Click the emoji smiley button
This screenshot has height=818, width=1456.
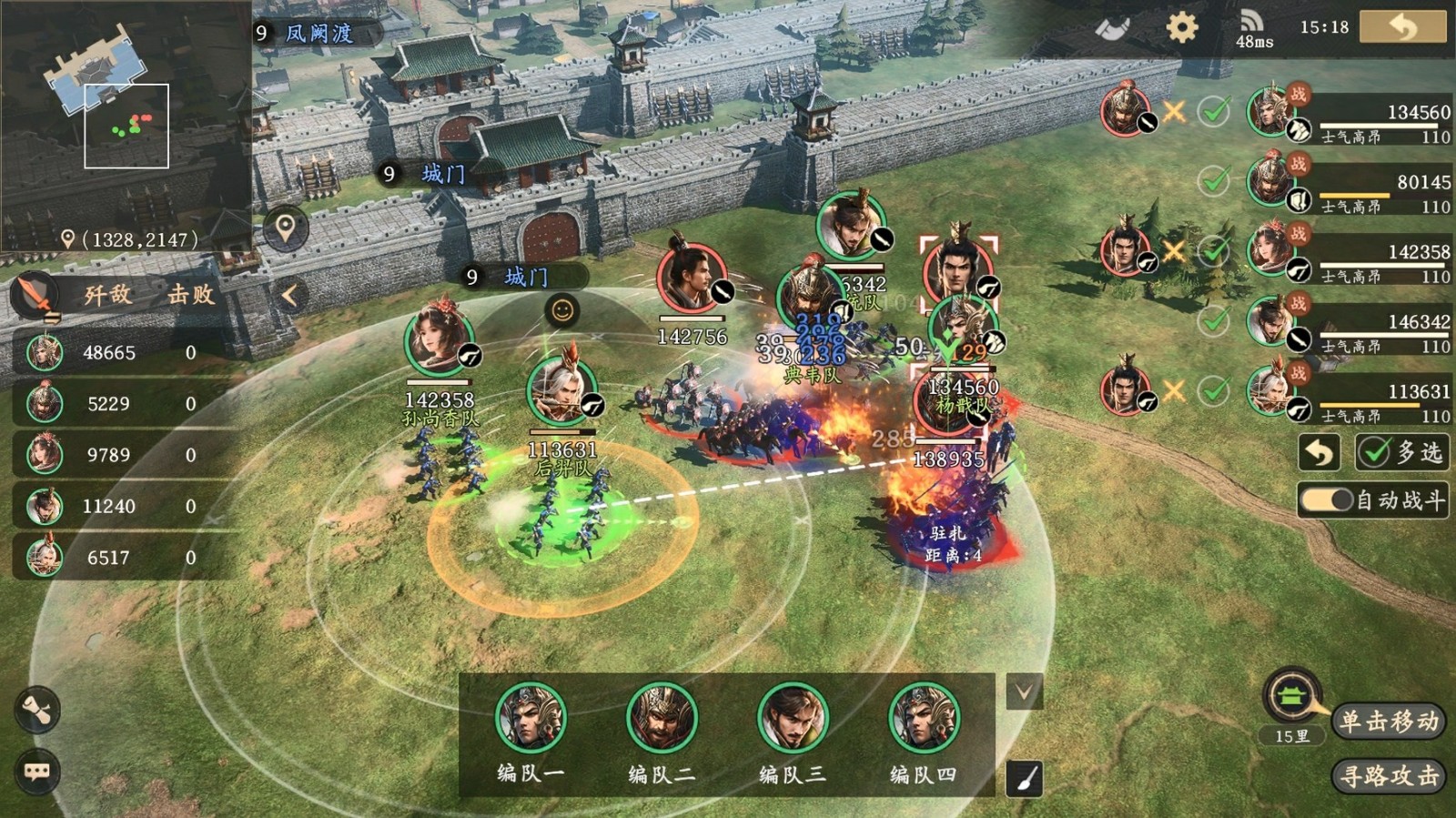point(562,311)
